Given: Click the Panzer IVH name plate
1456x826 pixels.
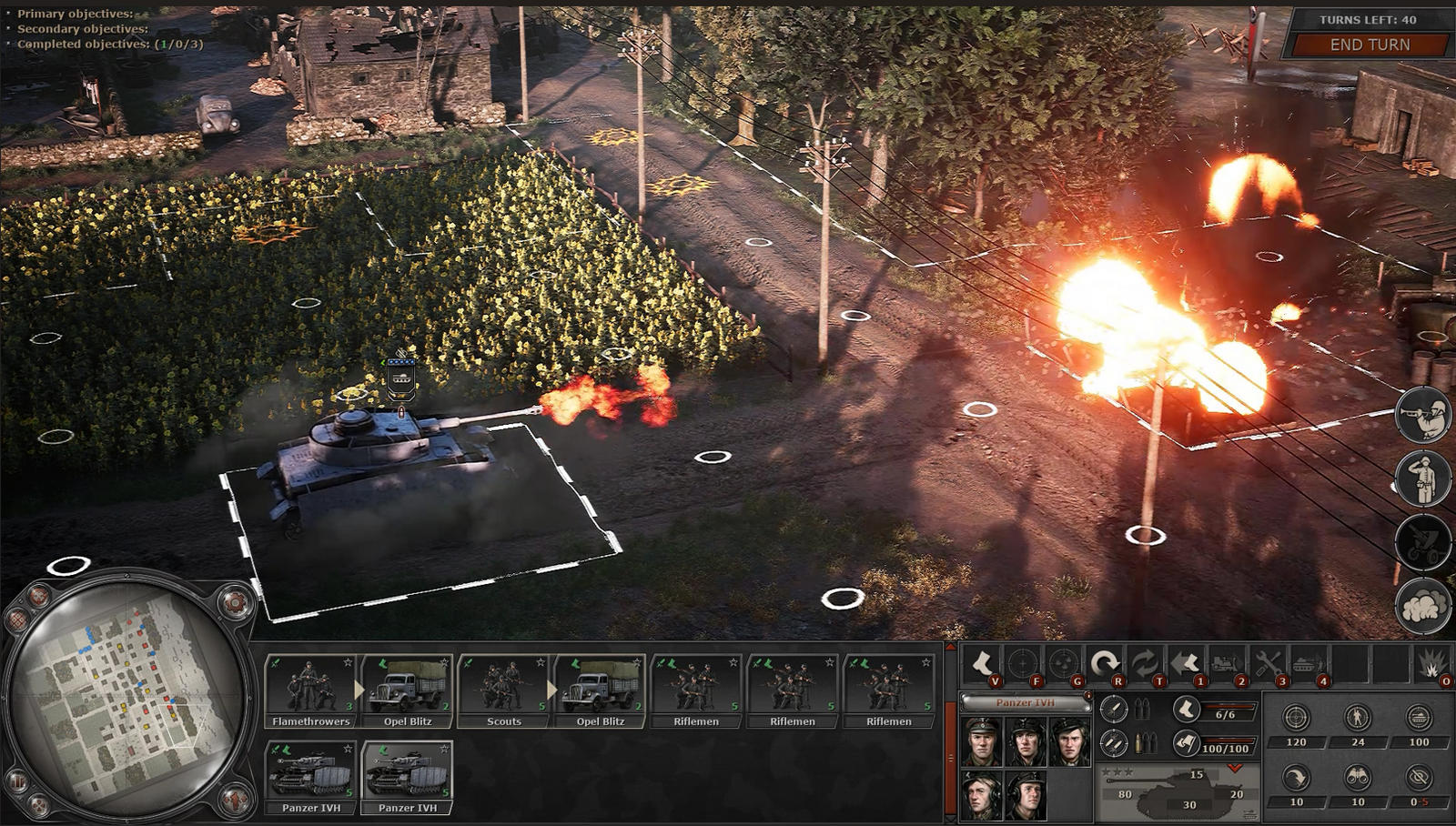Looking at the screenshot, I should point(1025,702).
